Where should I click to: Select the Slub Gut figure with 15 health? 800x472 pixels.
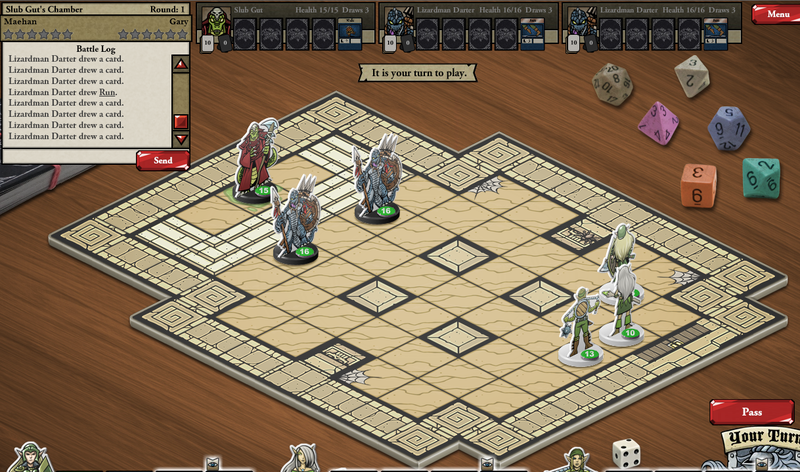pos(252,163)
